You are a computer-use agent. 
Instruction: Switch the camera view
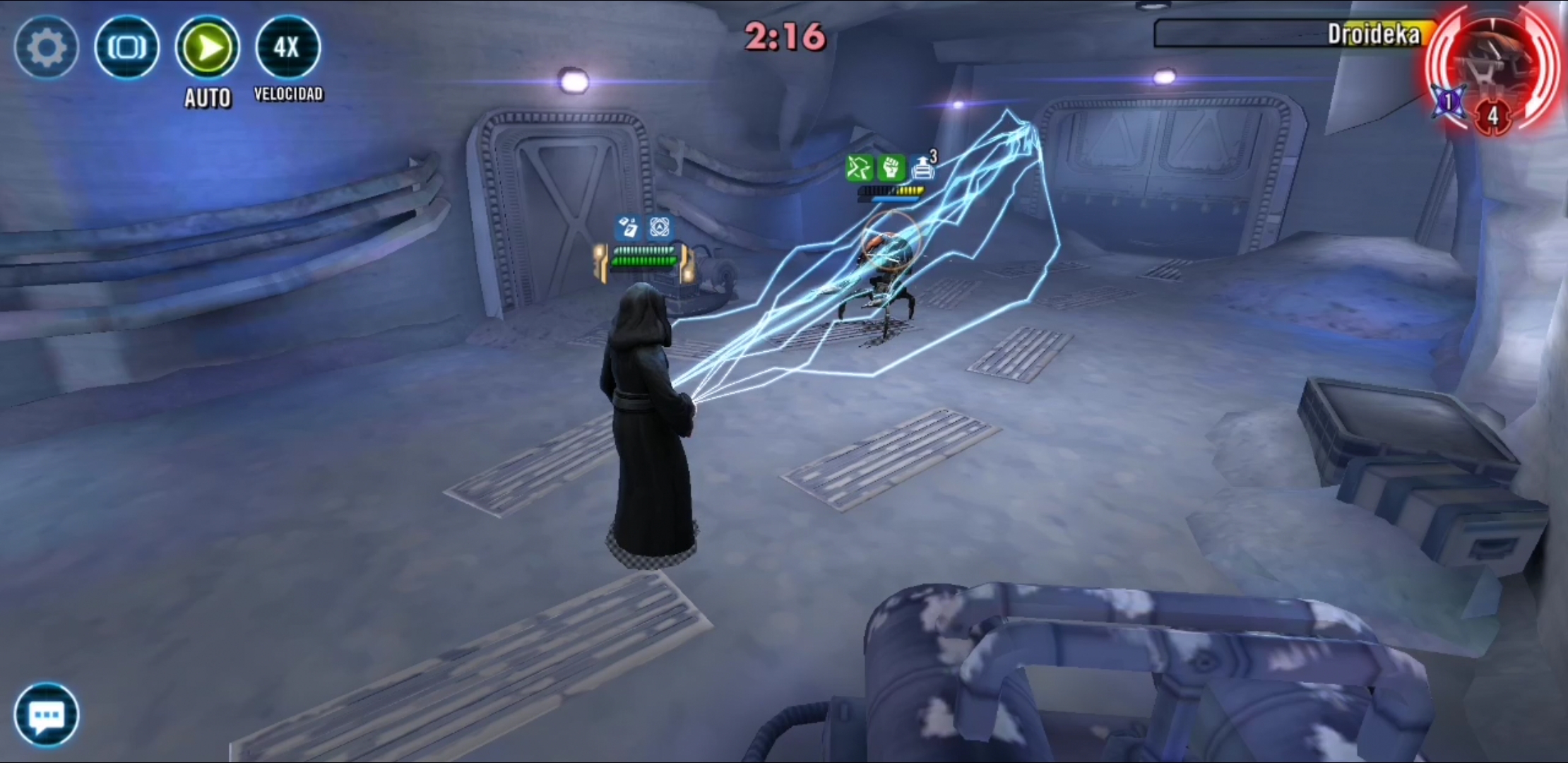click(126, 48)
